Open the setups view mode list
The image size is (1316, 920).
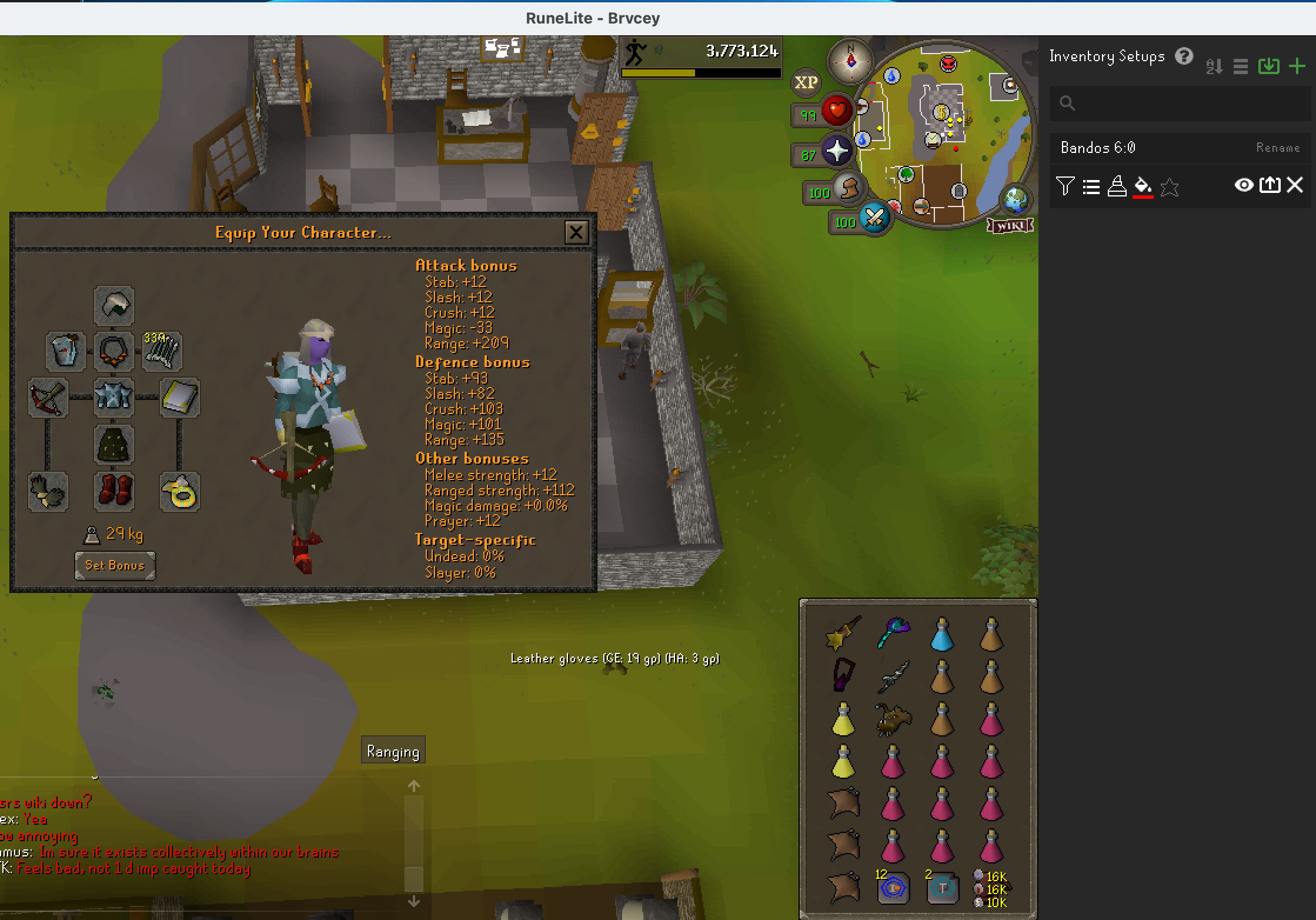click(1241, 66)
